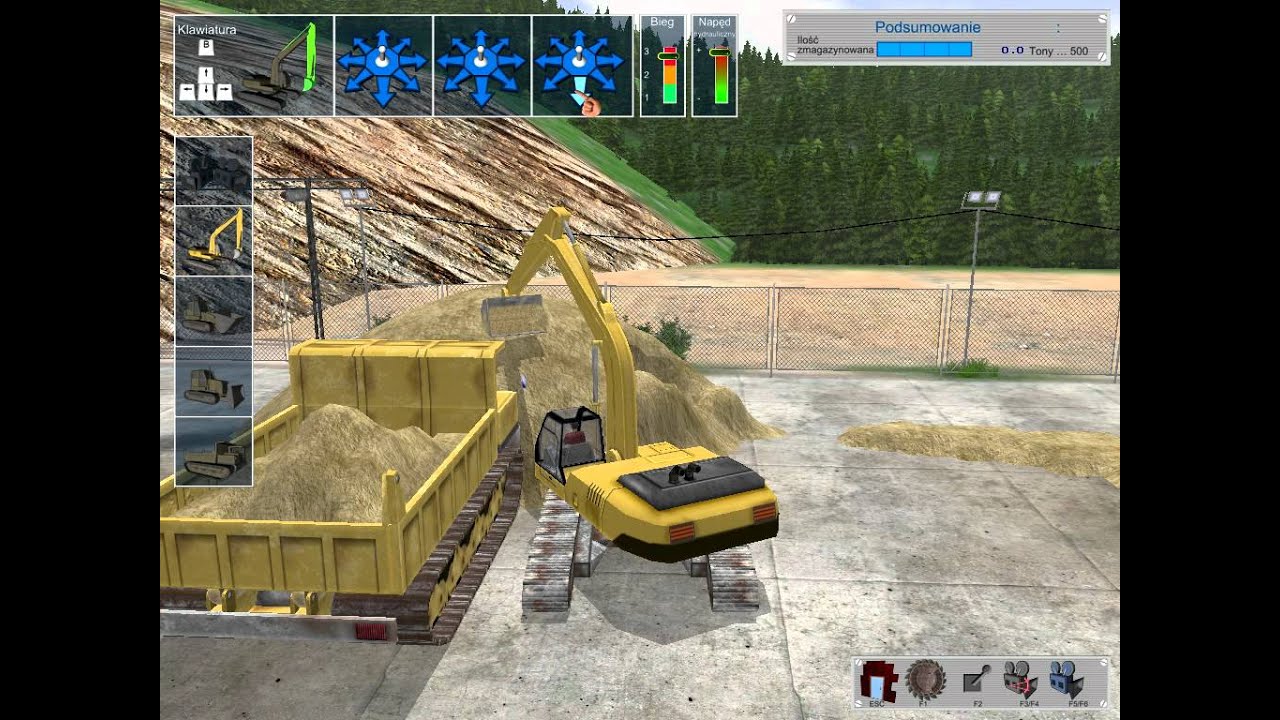Select the blue camera view icon

coord(1068,680)
